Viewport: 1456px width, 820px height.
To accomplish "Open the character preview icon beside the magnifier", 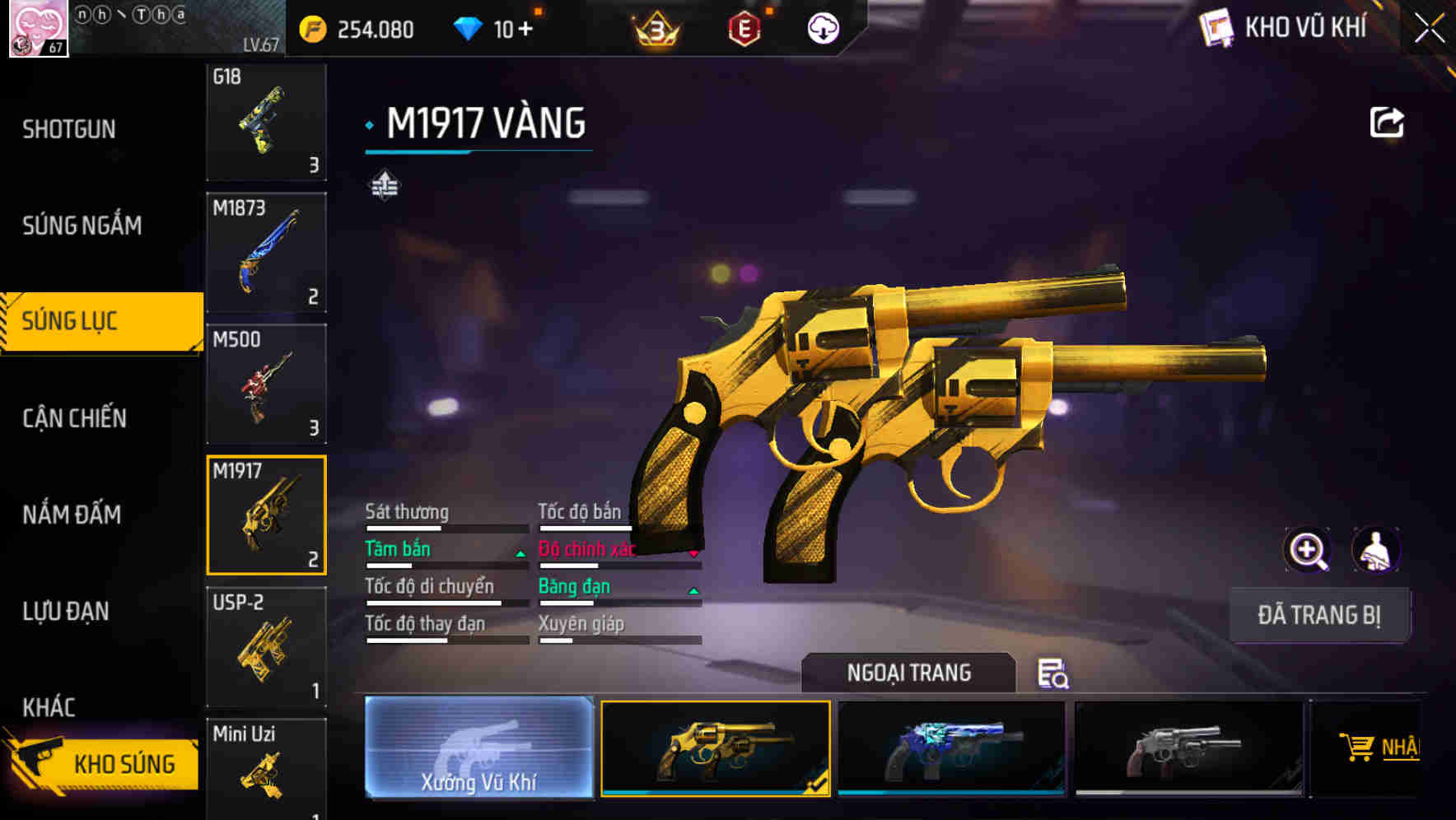I will (x=1377, y=550).
